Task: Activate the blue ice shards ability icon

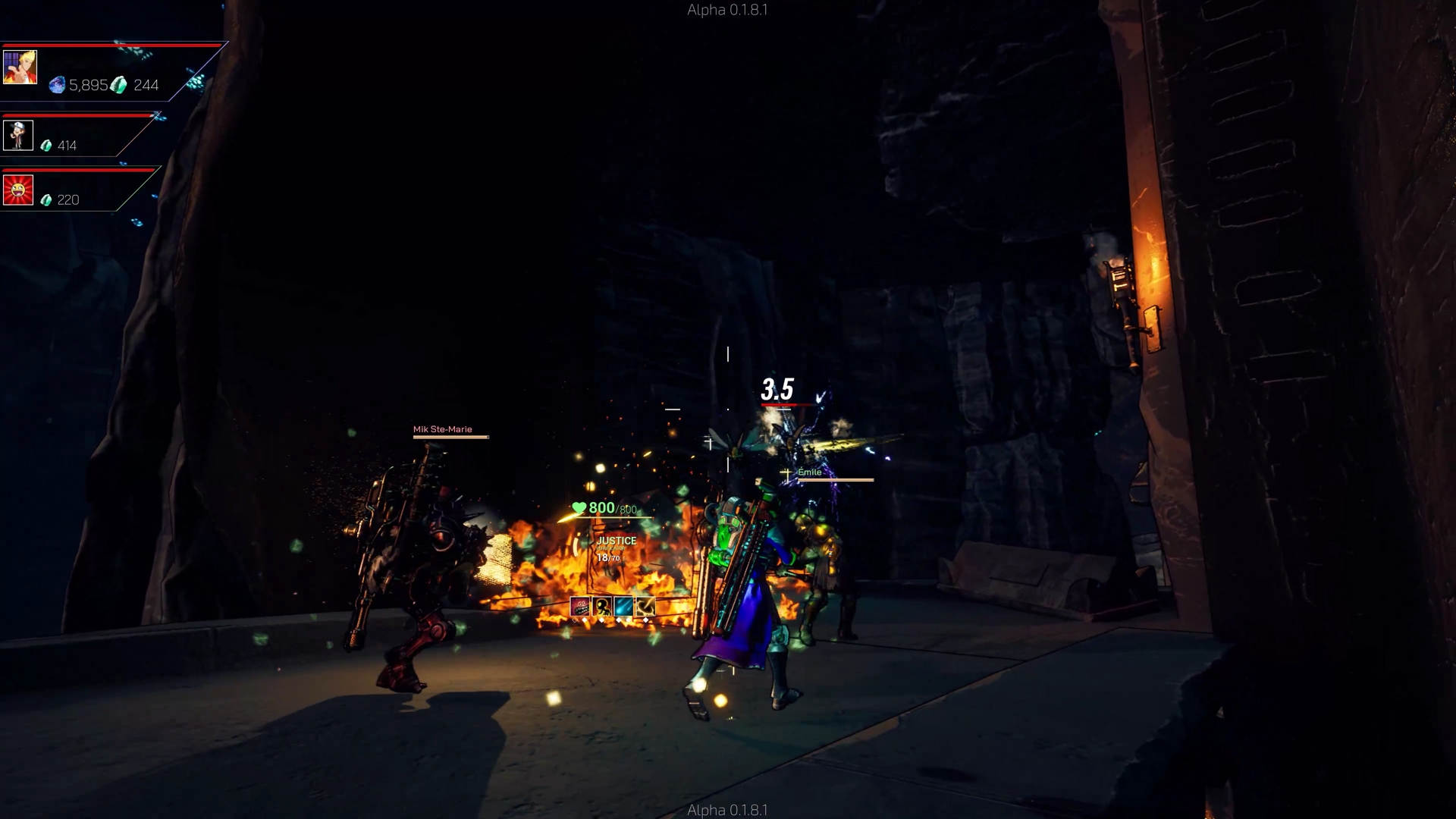Action: pos(623,607)
